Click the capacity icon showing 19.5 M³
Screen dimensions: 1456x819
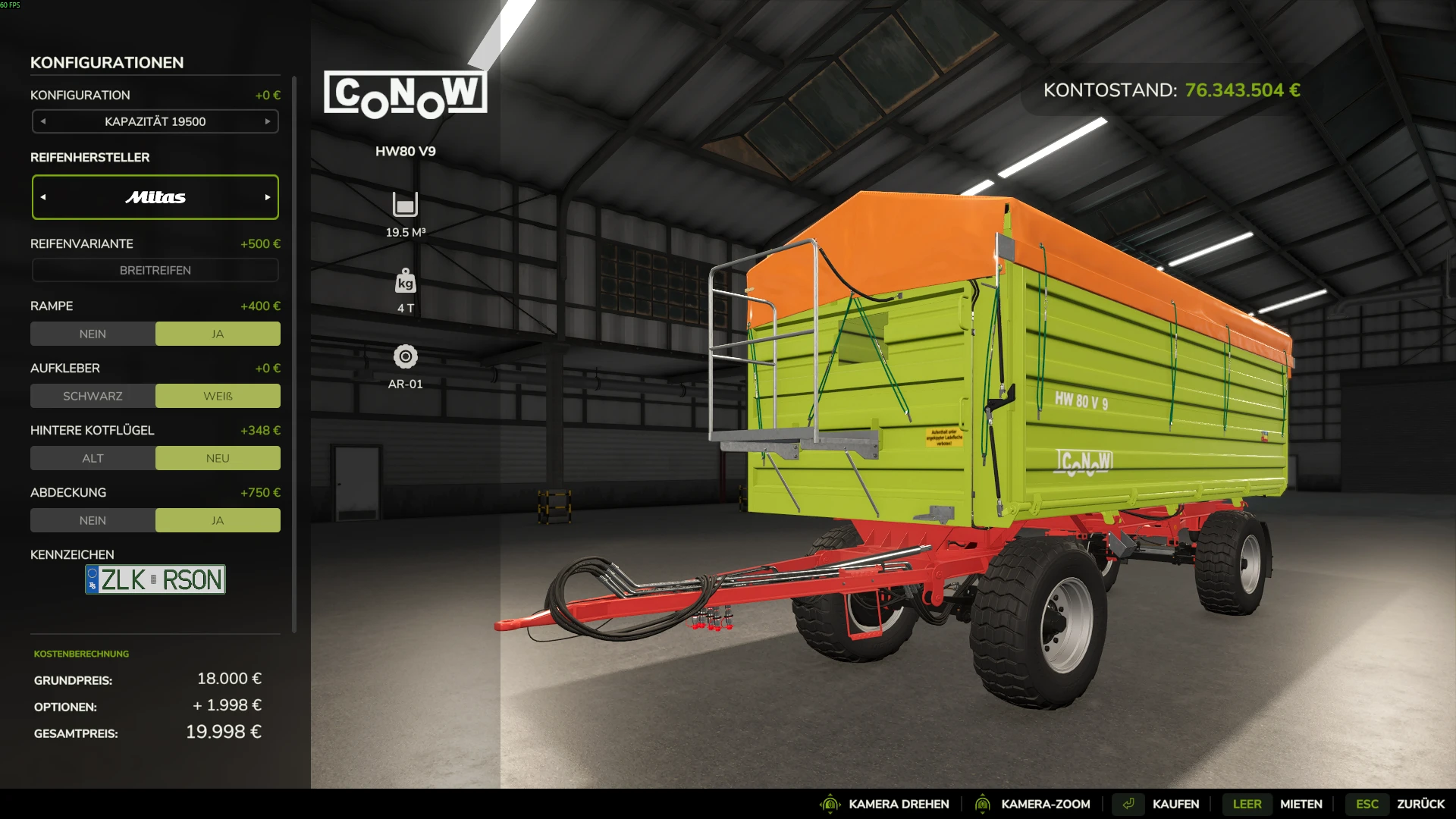406,205
